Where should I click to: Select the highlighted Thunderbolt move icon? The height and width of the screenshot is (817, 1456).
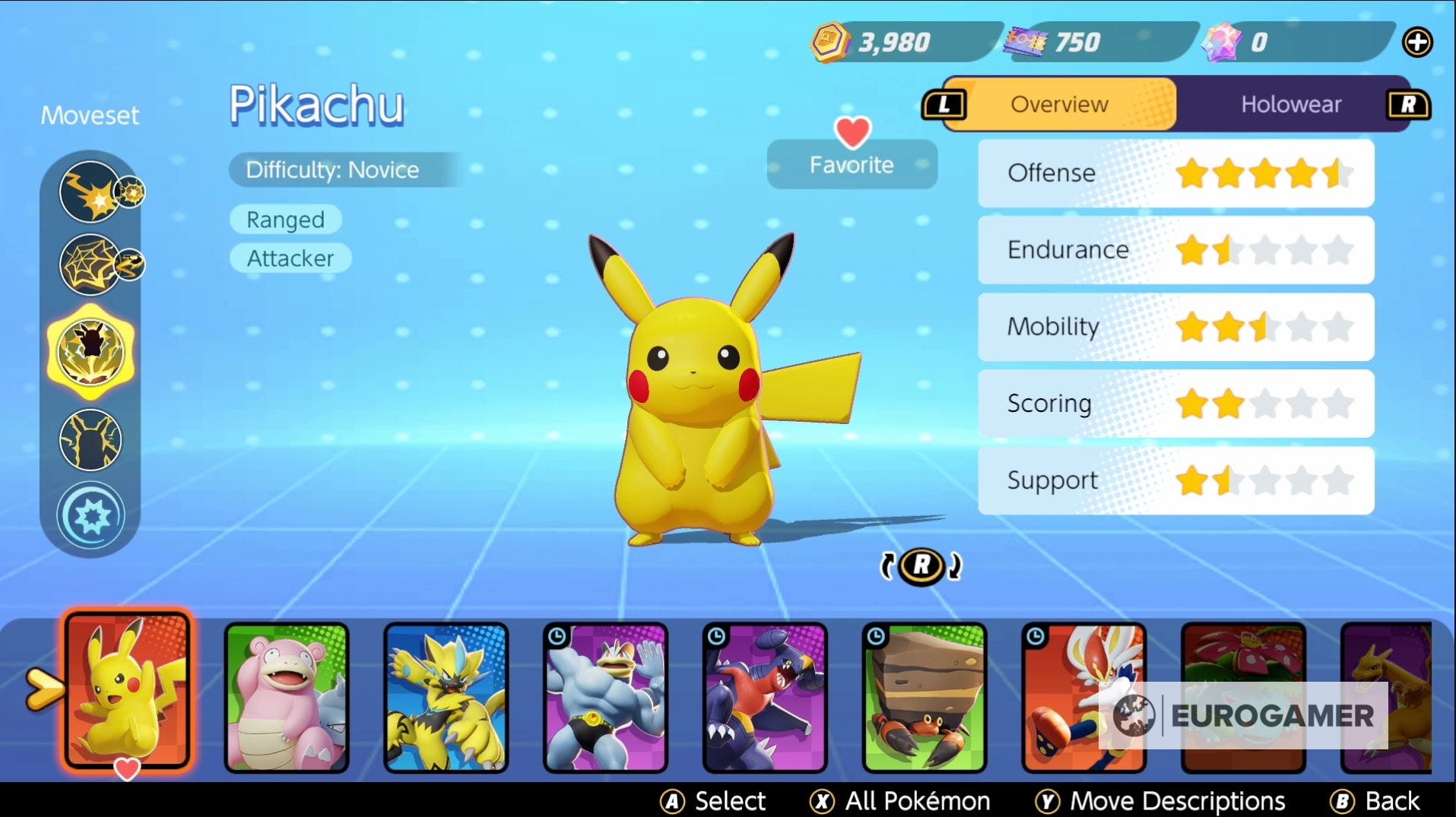point(91,348)
